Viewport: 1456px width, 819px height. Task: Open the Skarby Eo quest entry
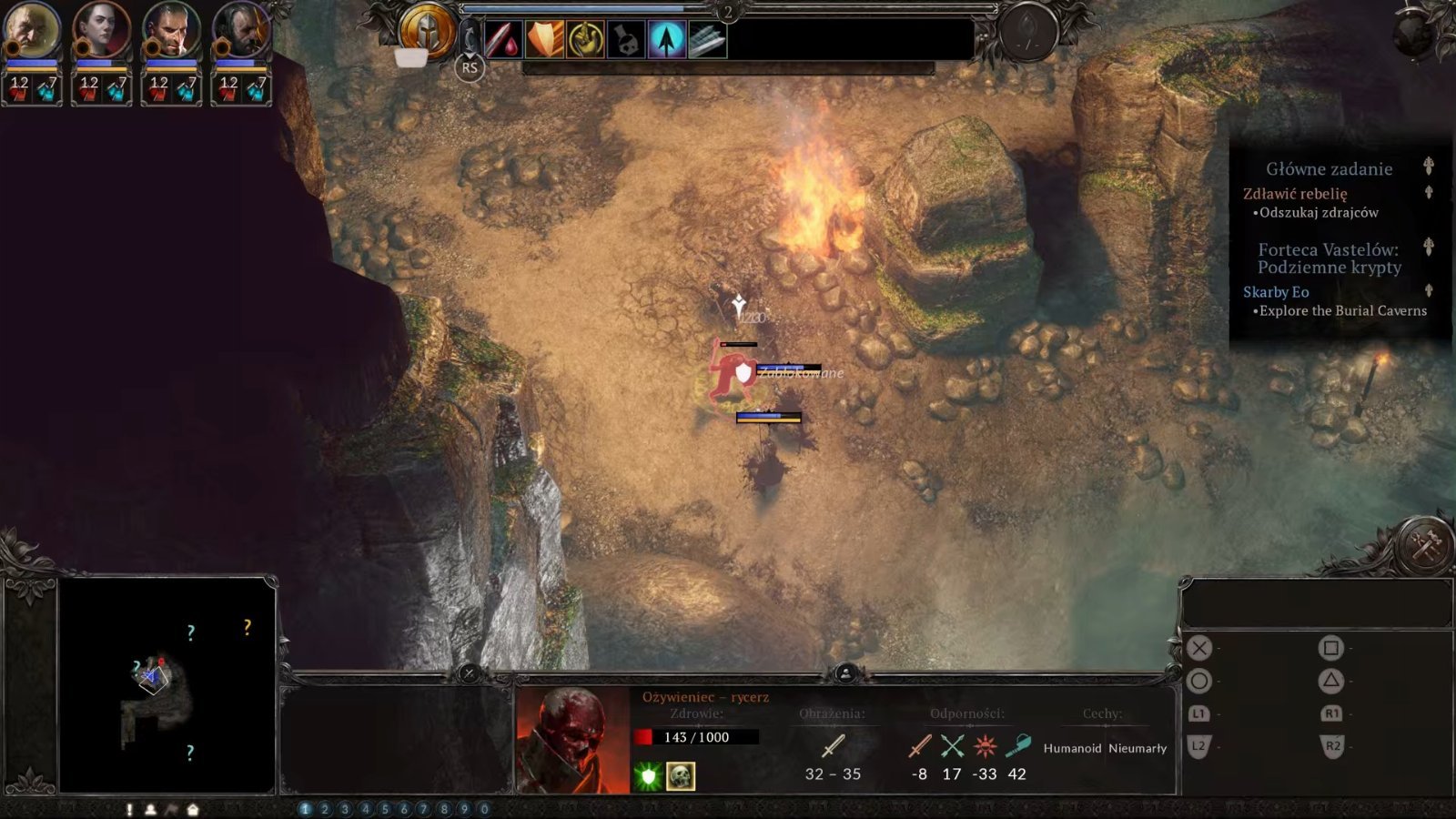[1276, 292]
